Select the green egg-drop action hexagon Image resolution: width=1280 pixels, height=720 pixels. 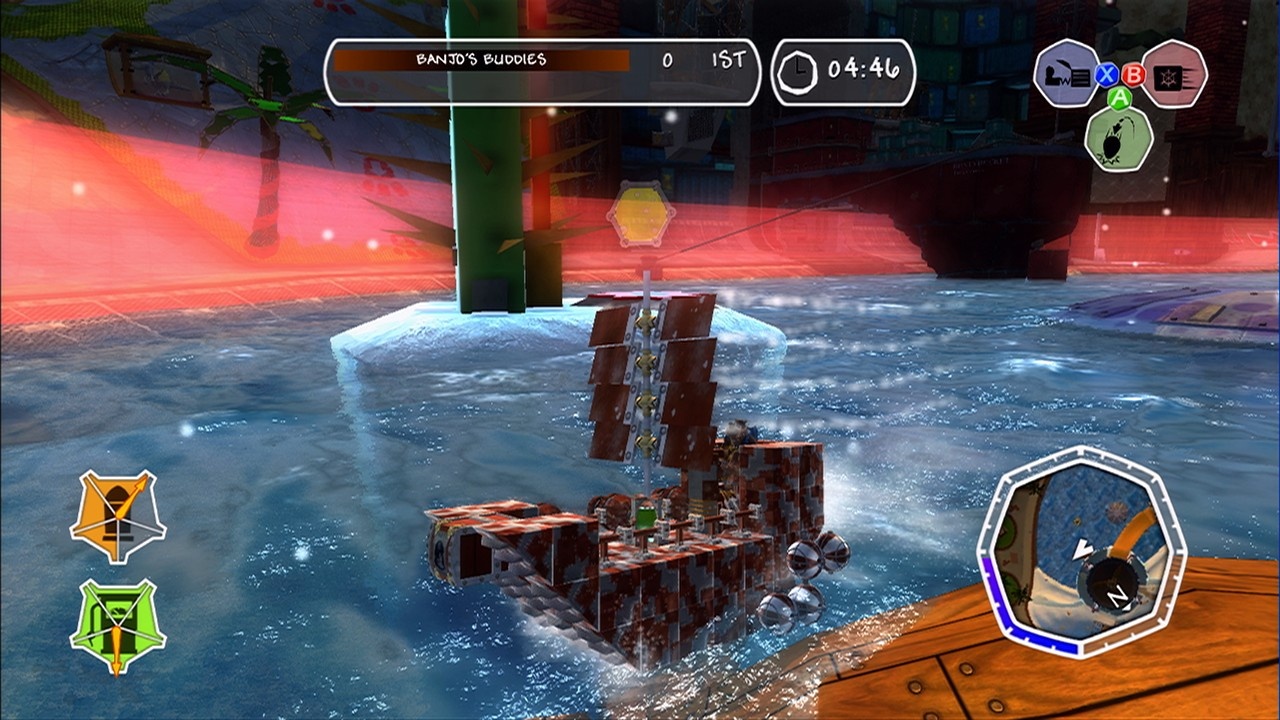pos(1119,138)
